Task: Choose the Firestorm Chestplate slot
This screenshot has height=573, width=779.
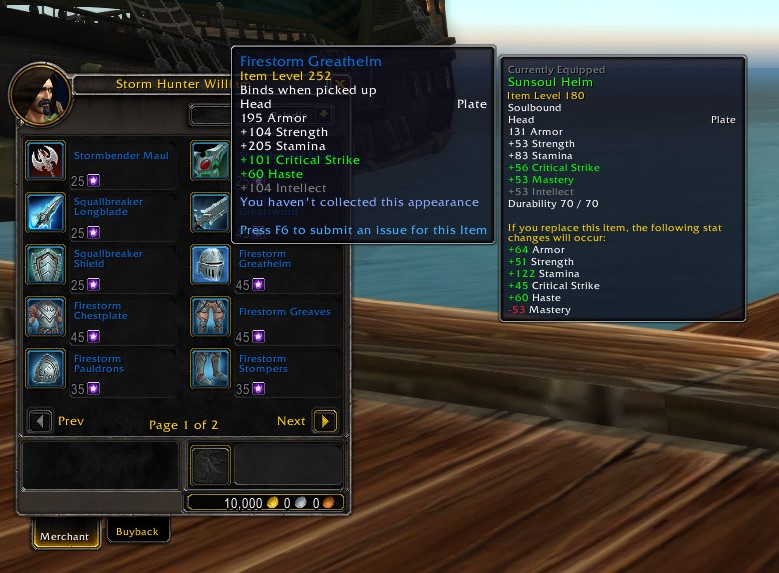Action: pos(46,317)
